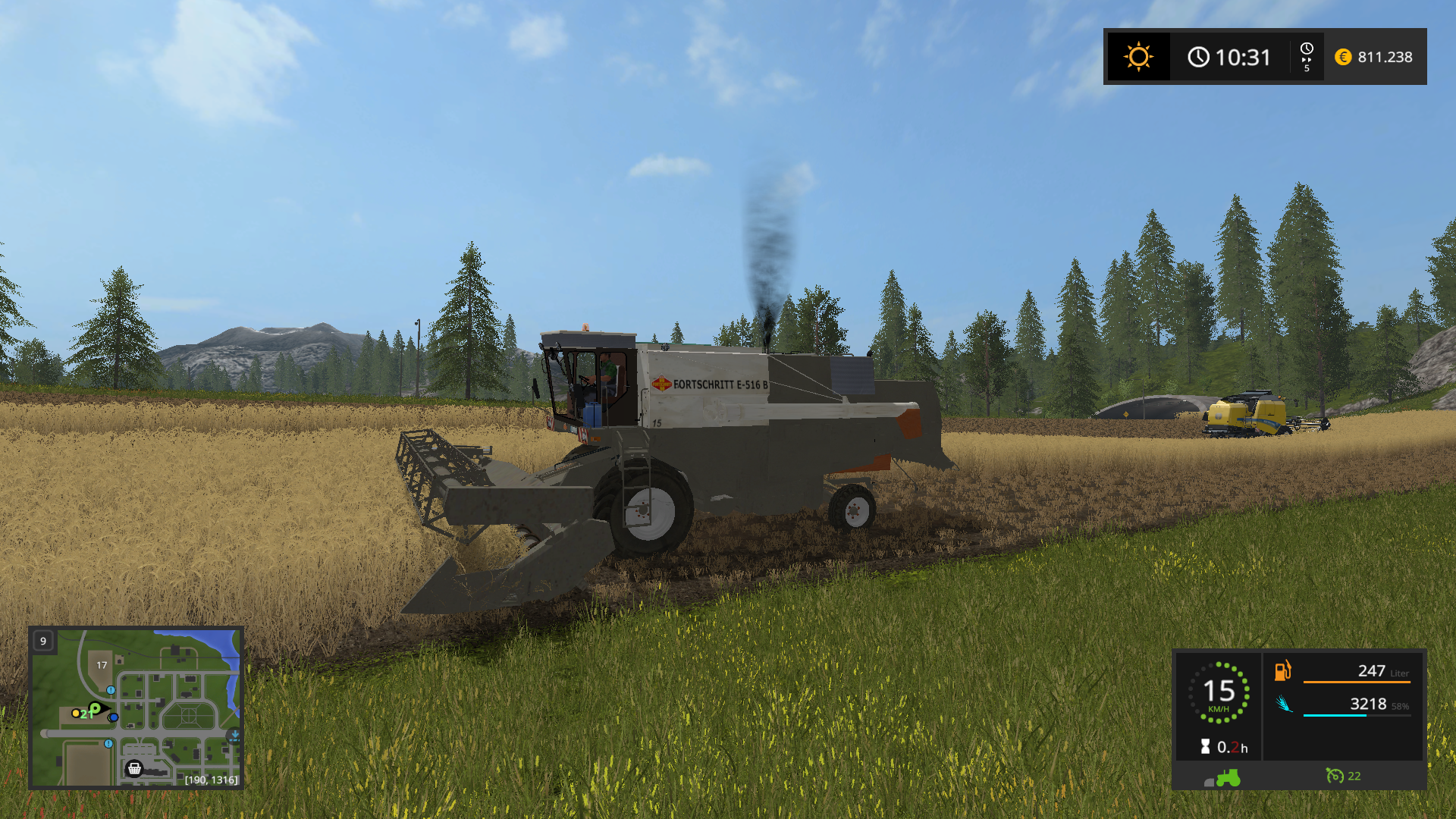The height and width of the screenshot is (819, 1456).
Task: Click the blue download-arrow marker on minimap
Action: (x=234, y=735)
